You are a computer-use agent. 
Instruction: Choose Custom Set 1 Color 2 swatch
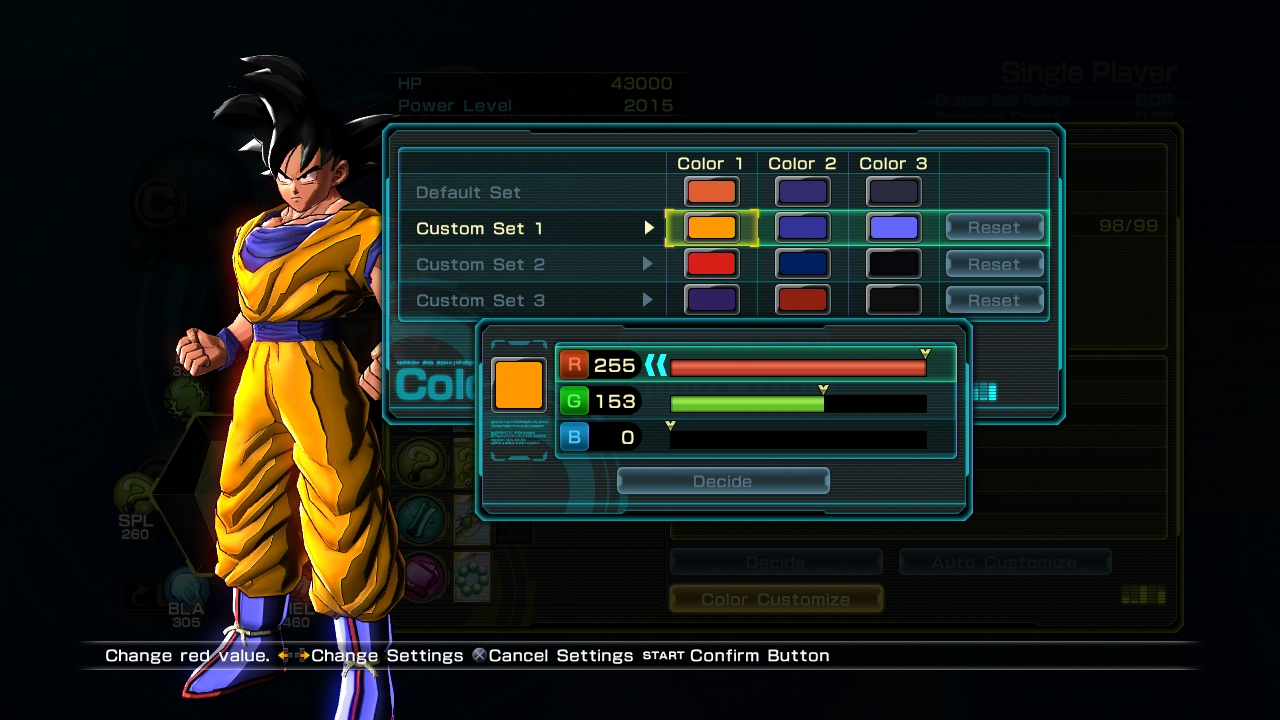[802, 228]
